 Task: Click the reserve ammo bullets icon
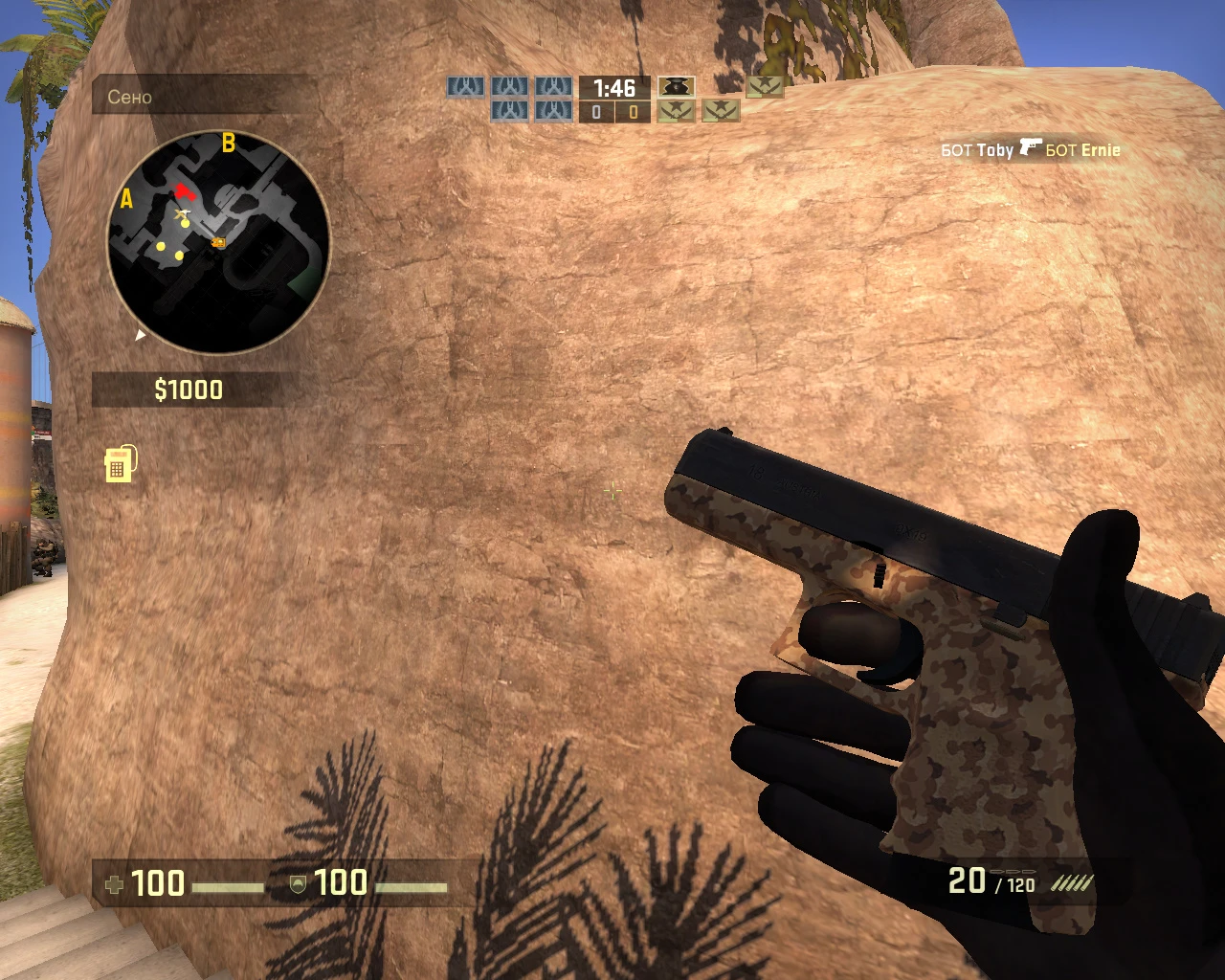(x=1072, y=883)
